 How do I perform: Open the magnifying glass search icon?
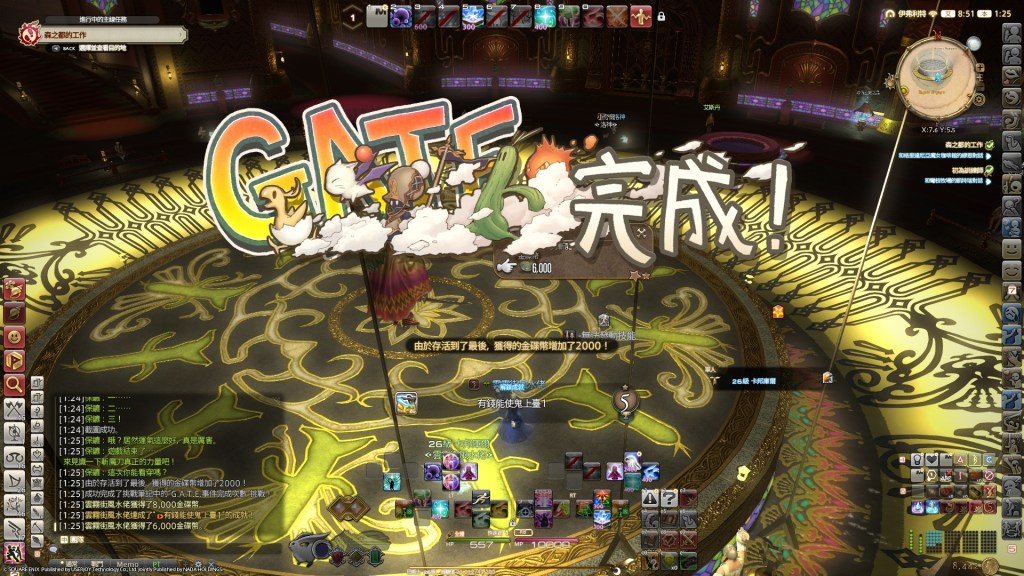(x=14, y=383)
